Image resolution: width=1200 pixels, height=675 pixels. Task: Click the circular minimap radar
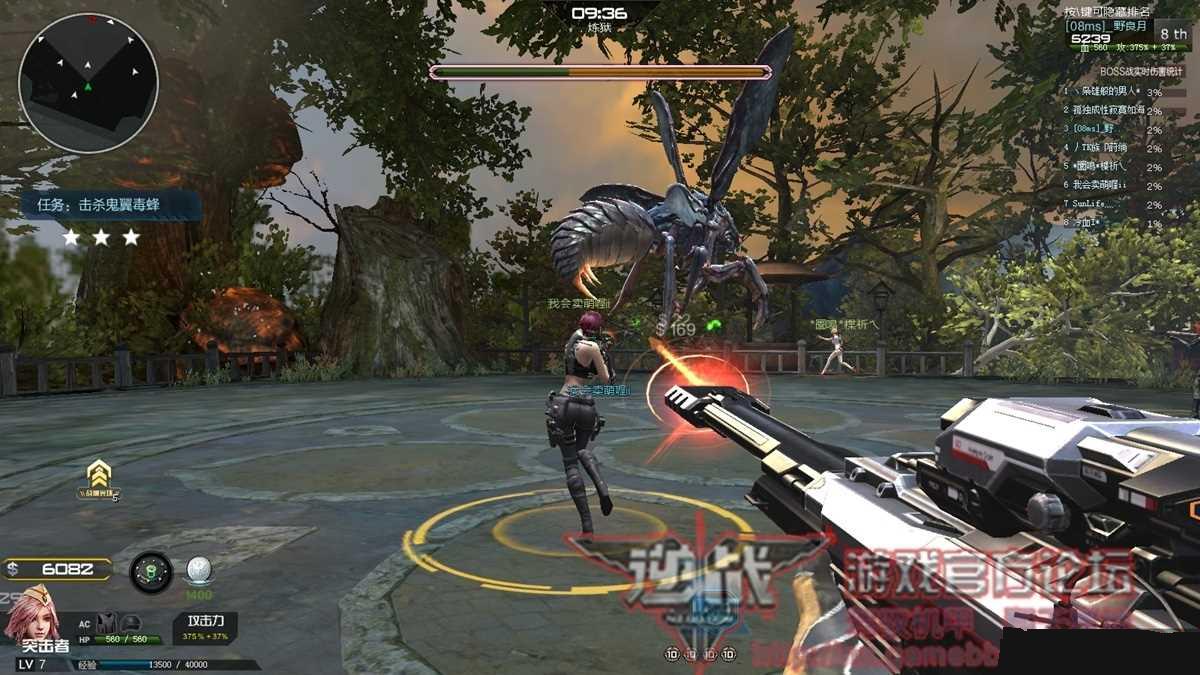[88, 82]
